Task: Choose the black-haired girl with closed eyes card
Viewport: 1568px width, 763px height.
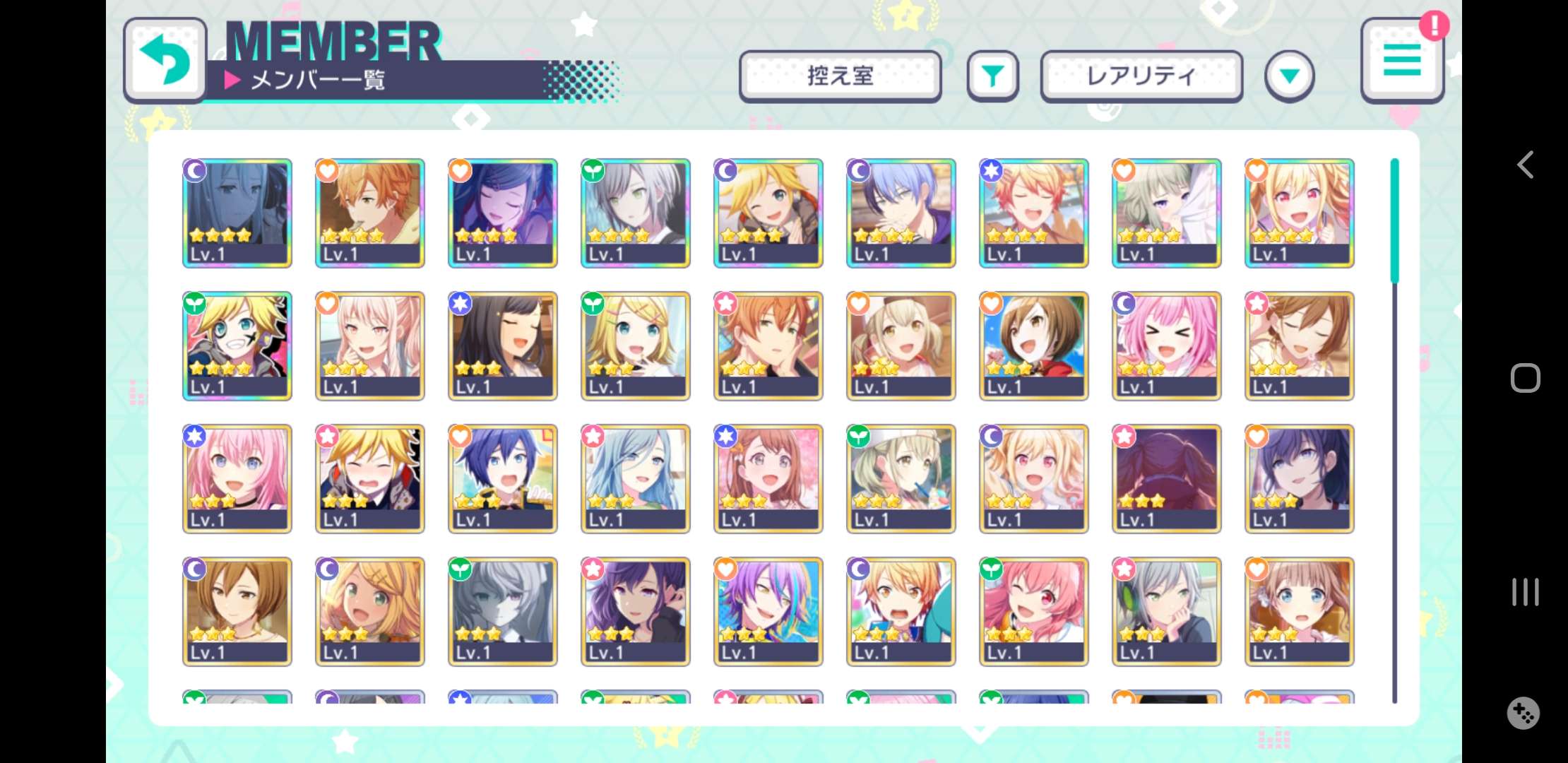Action: point(502,345)
